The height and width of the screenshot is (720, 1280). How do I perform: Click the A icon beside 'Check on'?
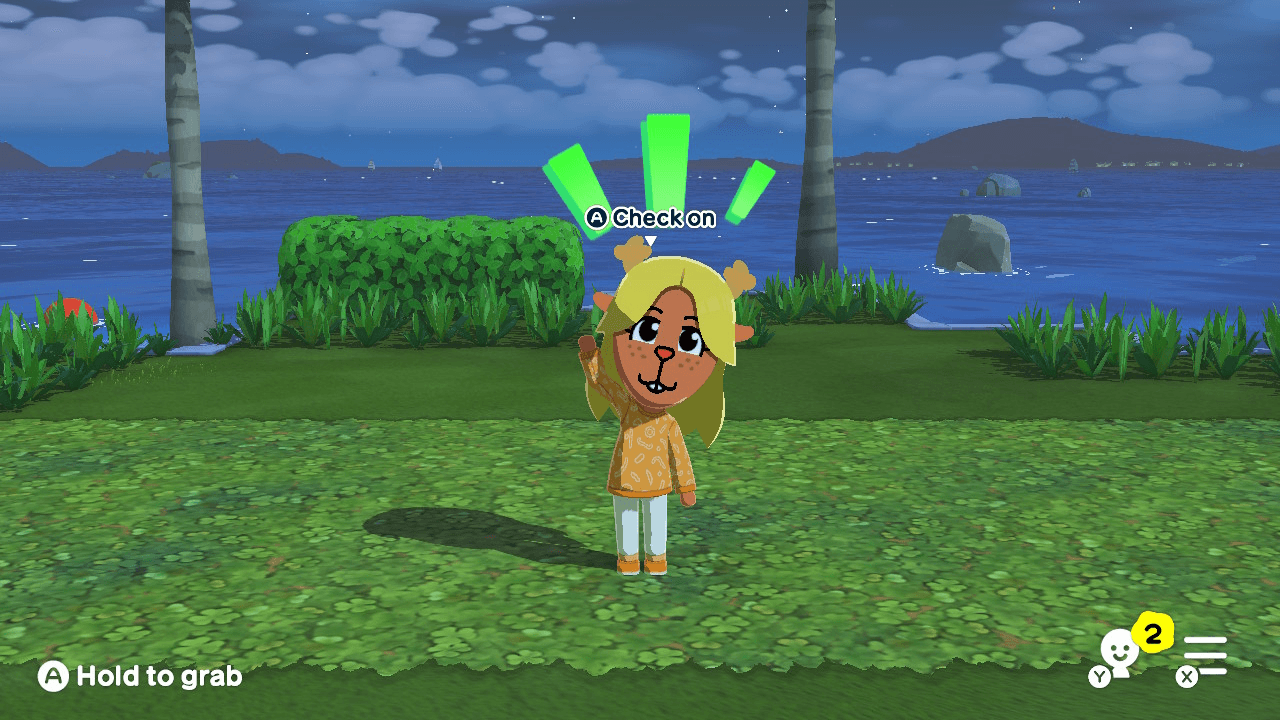(596, 218)
